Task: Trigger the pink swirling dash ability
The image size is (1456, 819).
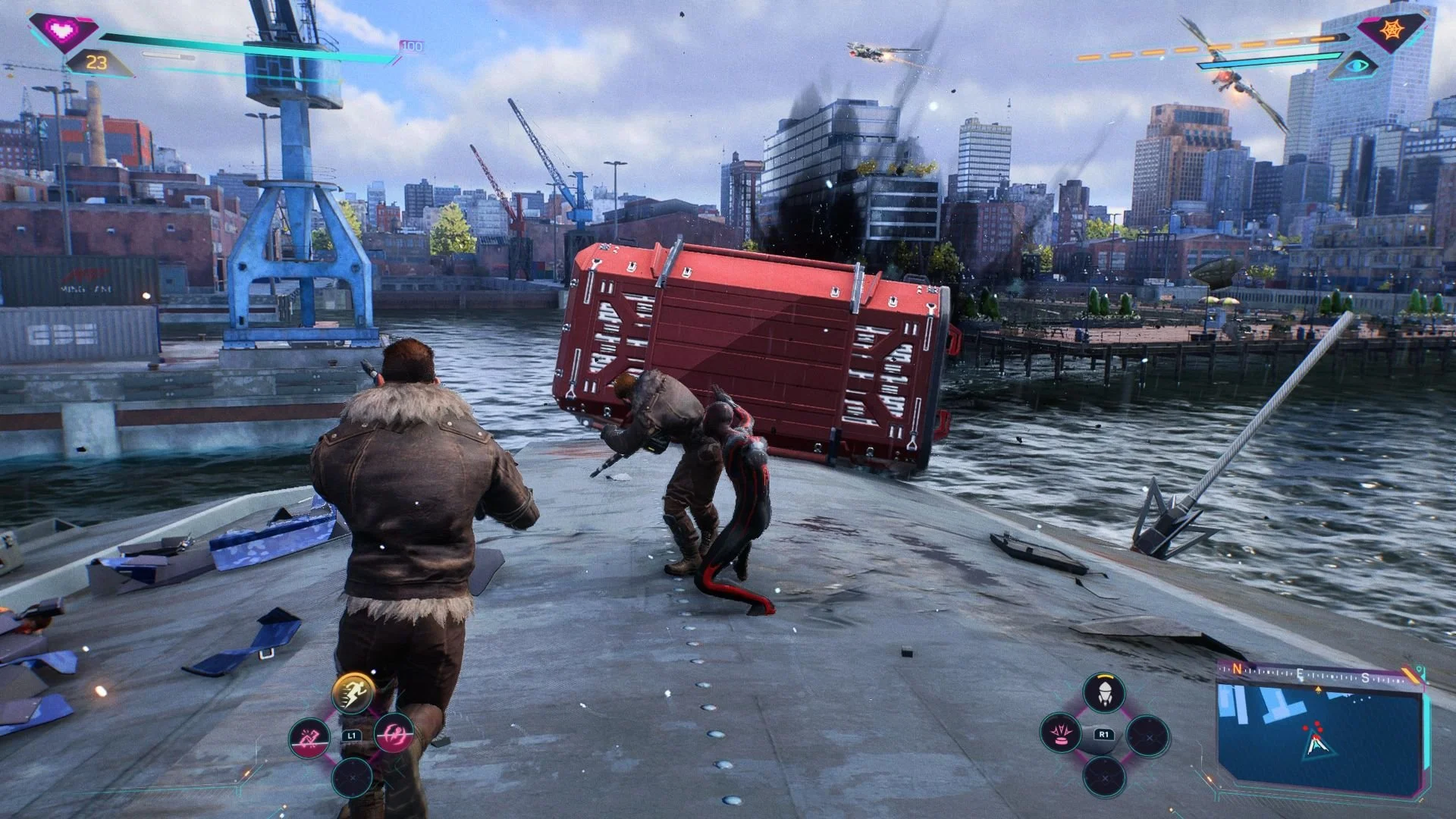Action: pyautogui.click(x=395, y=734)
